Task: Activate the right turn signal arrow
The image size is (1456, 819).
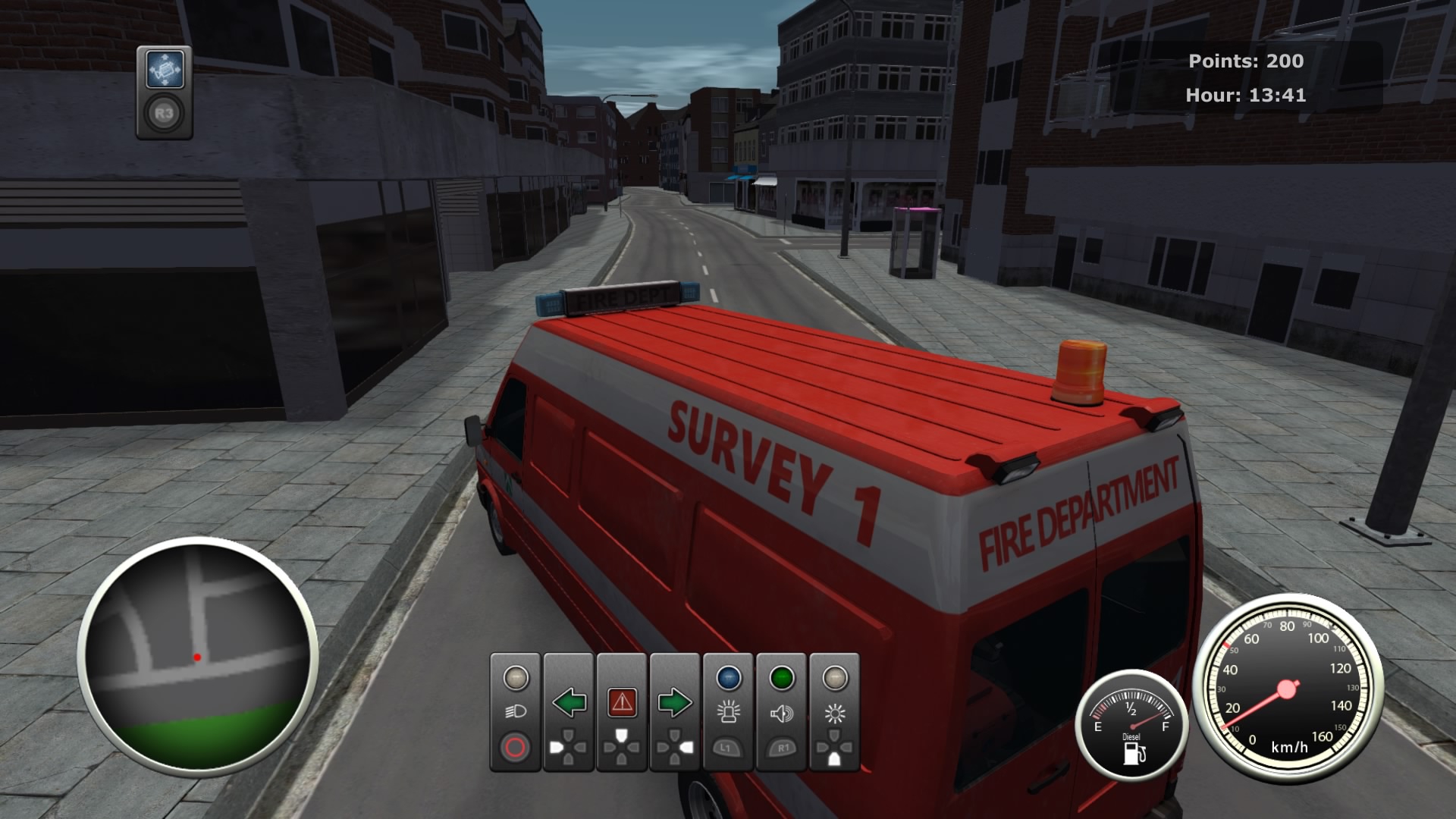Action: (675, 702)
